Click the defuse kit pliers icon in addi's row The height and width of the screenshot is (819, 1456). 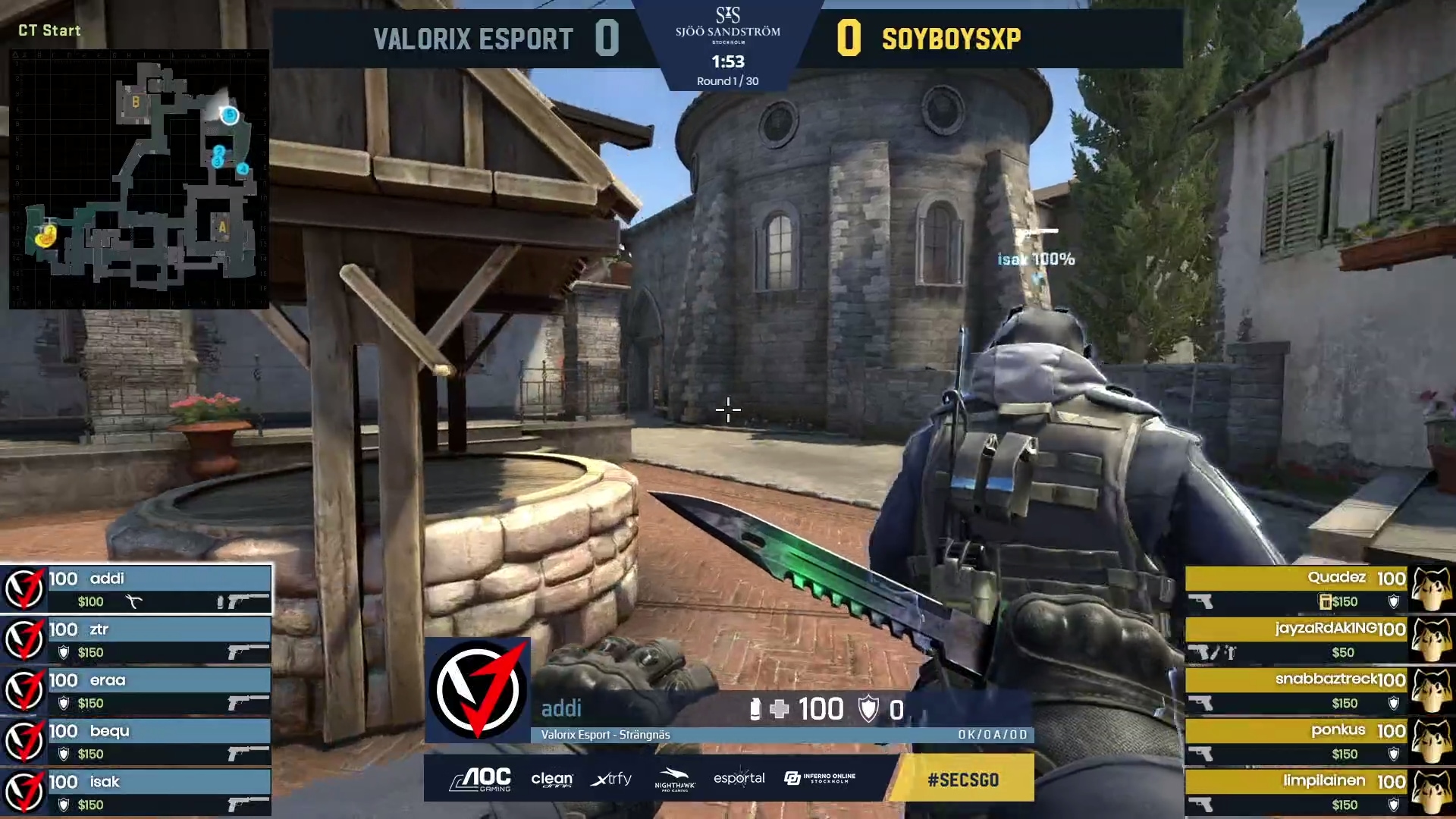coord(134,601)
